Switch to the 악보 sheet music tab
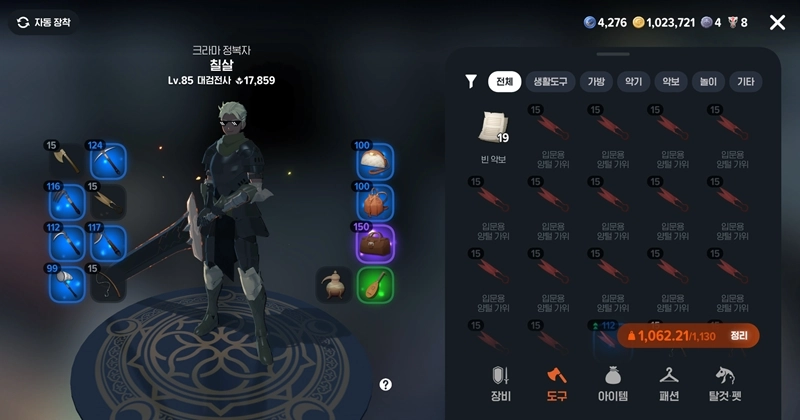Image resolution: width=800 pixels, height=420 pixels. coord(670,82)
